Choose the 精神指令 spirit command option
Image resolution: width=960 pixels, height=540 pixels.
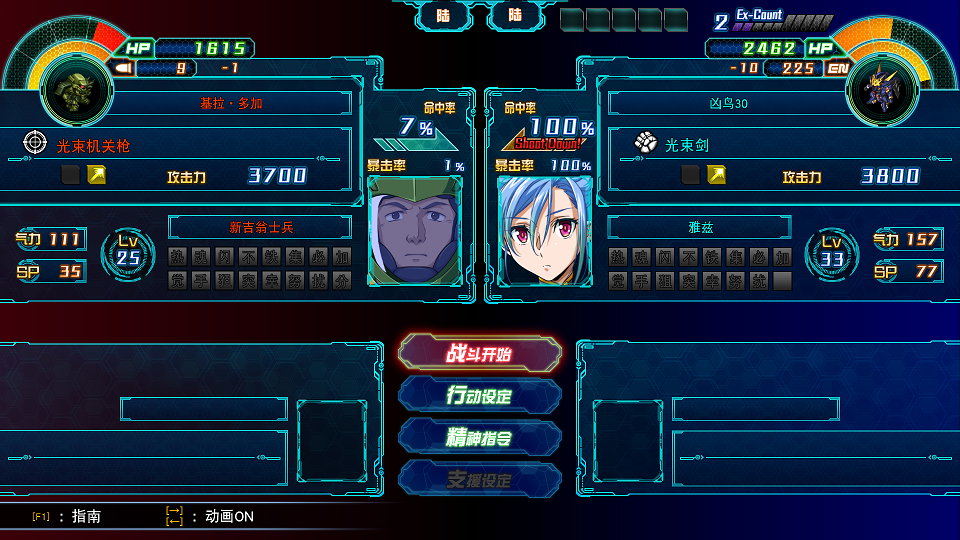tap(479, 438)
